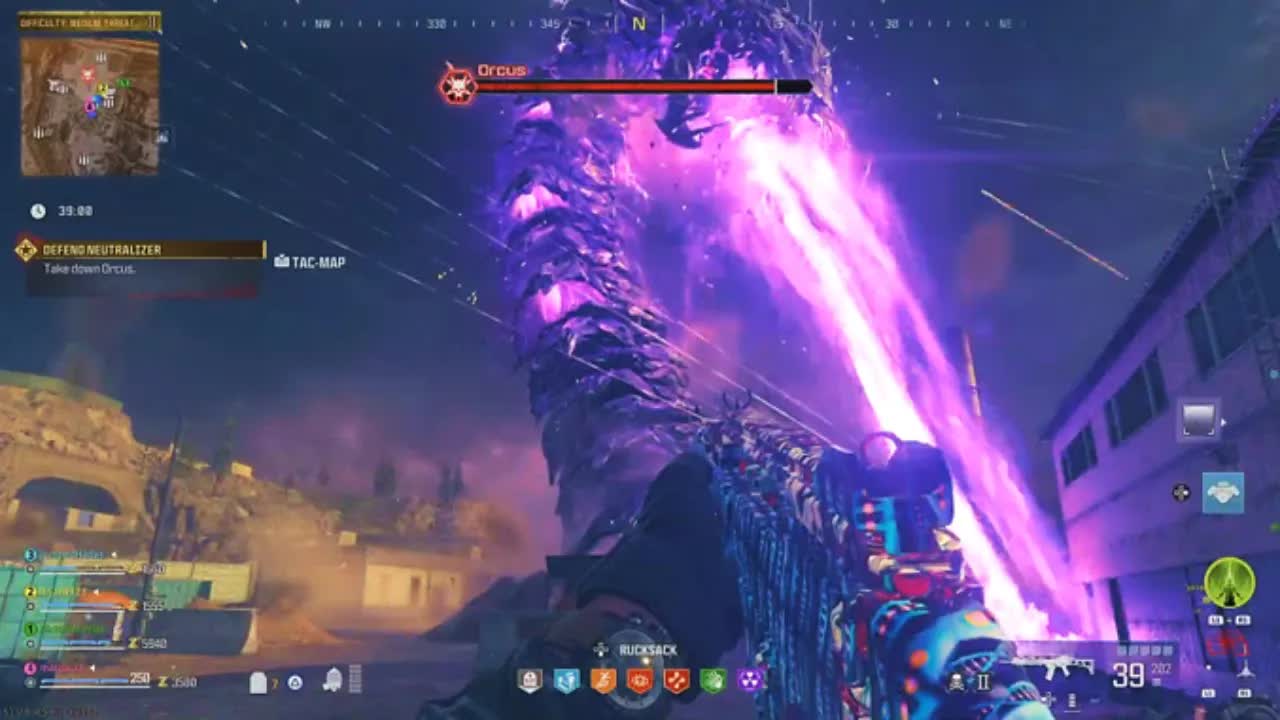Select the grey square item slot
Screen dimensions: 1280x720
coord(1199,420)
